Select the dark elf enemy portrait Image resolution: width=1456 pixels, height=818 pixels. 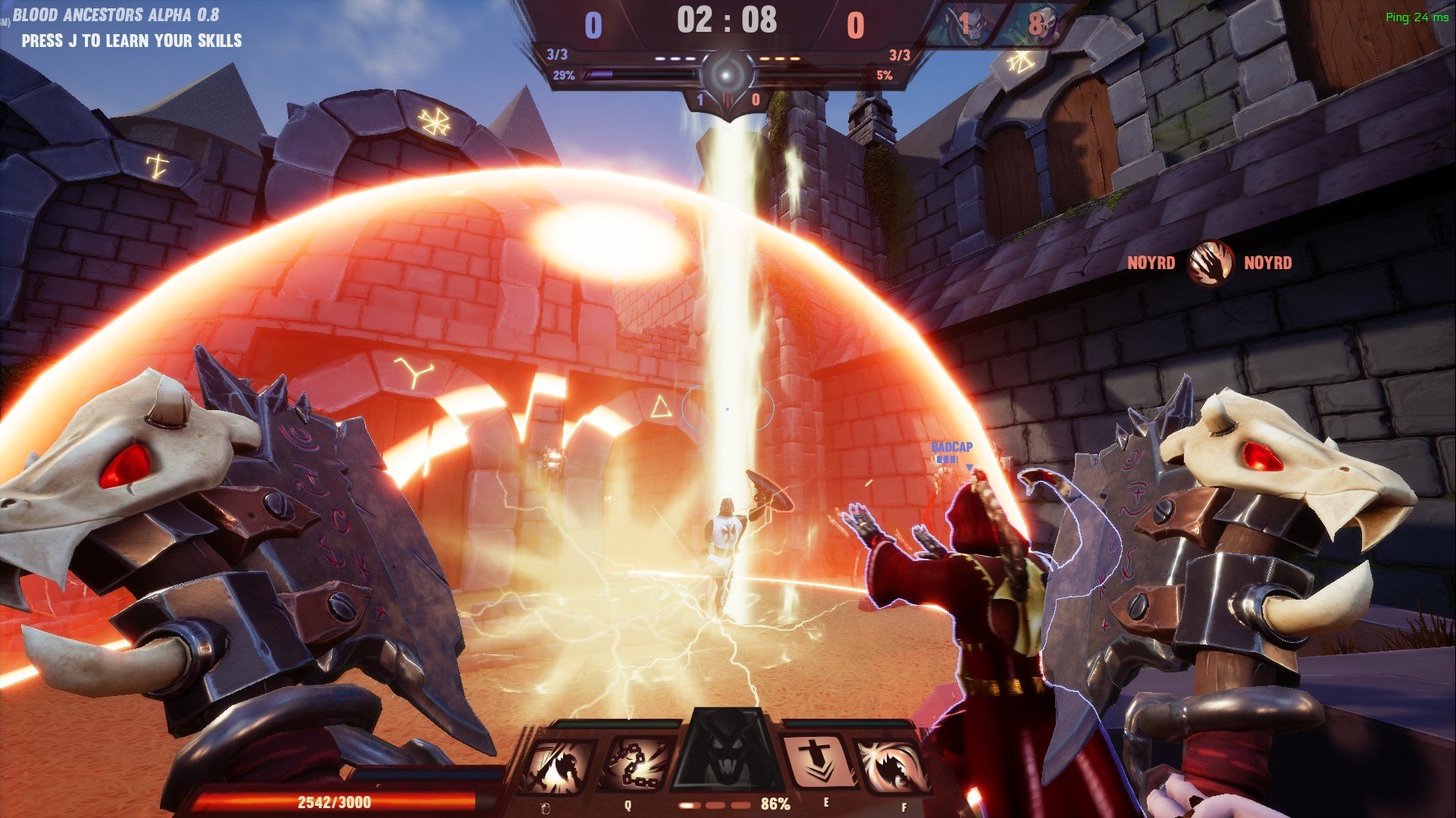(959, 24)
